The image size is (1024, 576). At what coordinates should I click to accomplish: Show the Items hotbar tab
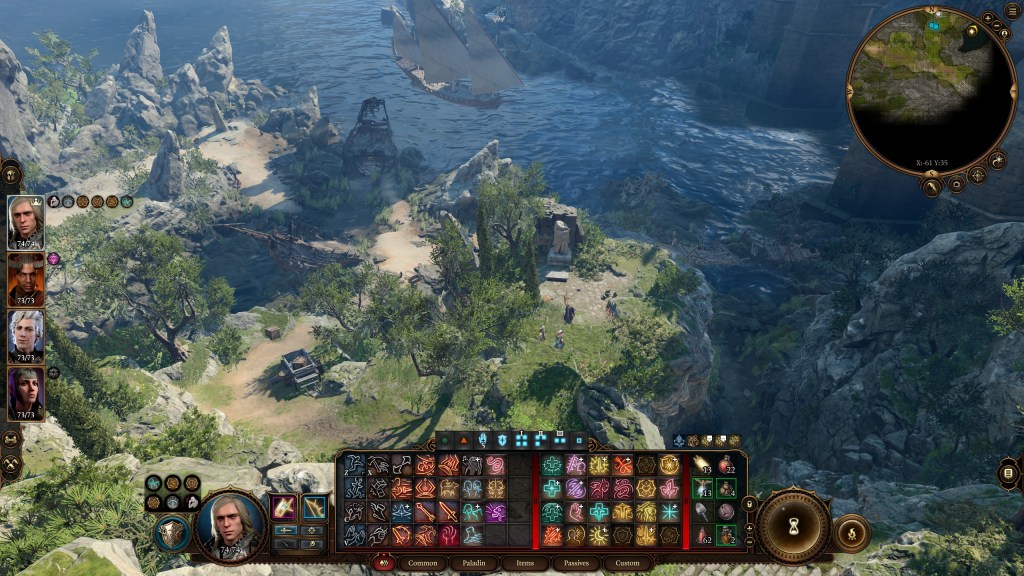click(525, 563)
